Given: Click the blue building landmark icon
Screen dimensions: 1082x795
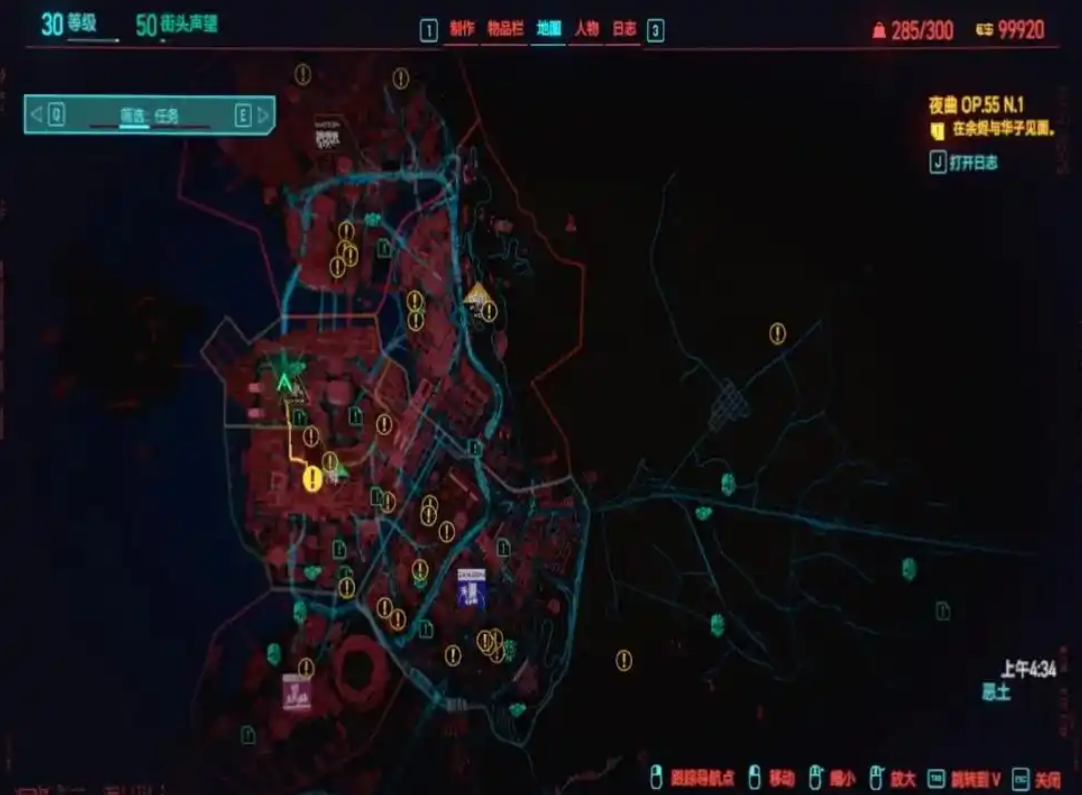Looking at the screenshot, I should click(x=471, y=588).
